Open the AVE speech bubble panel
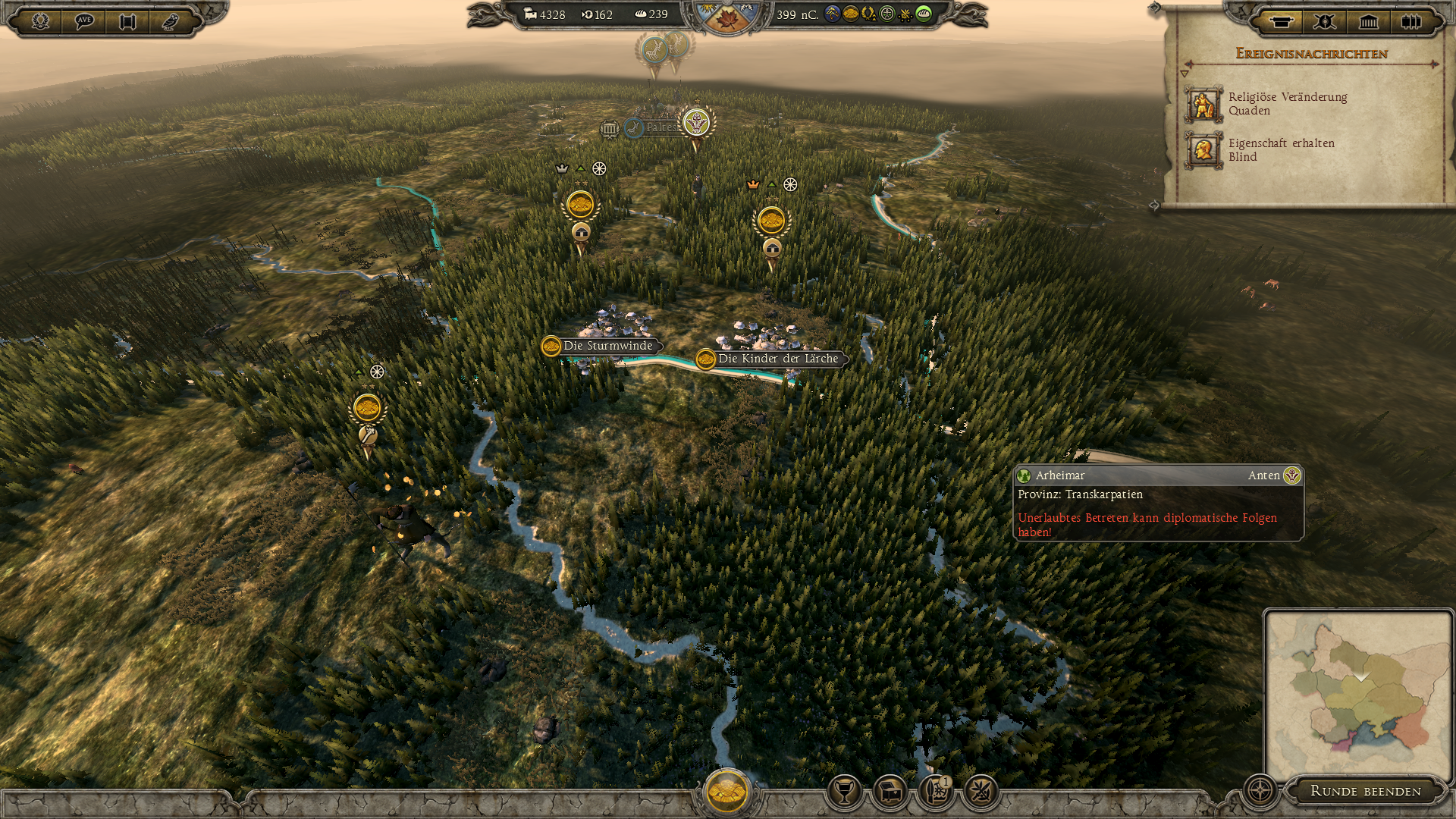The width and height of the screenshot is (1456, 819). (x=84, y=21)
